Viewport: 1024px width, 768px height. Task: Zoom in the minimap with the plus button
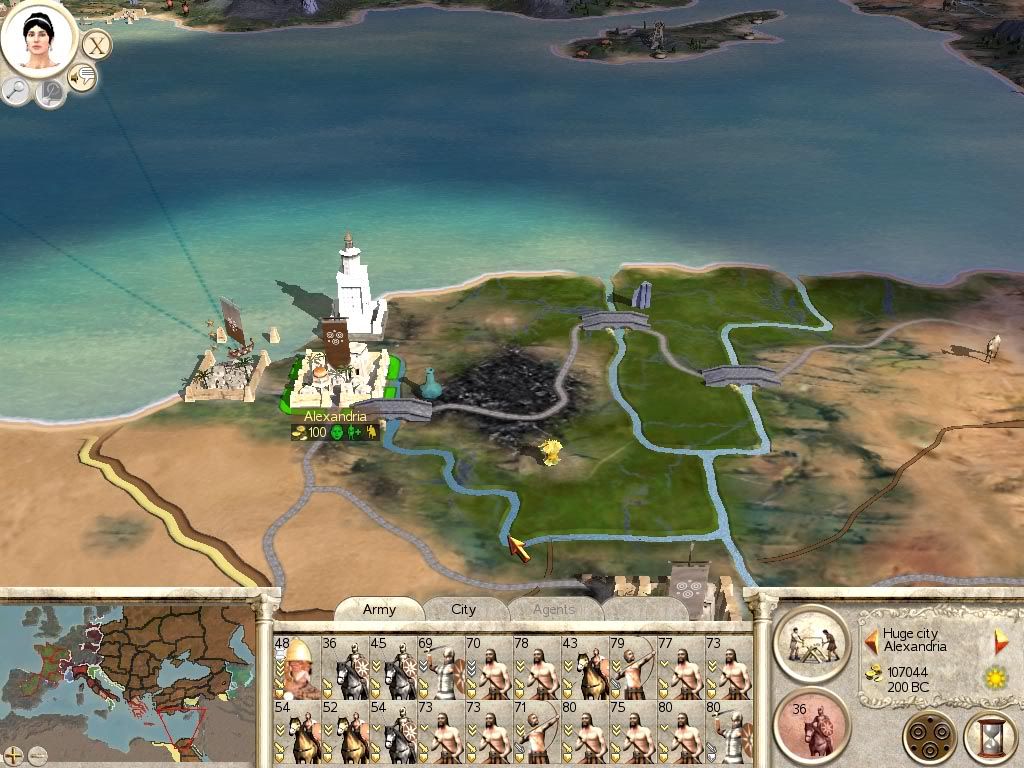(13, 754)
